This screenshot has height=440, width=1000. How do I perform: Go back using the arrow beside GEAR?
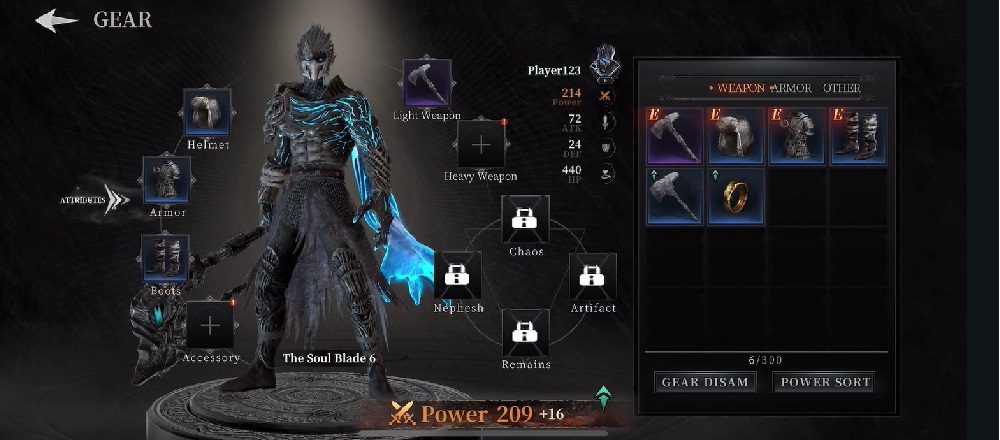56,20
